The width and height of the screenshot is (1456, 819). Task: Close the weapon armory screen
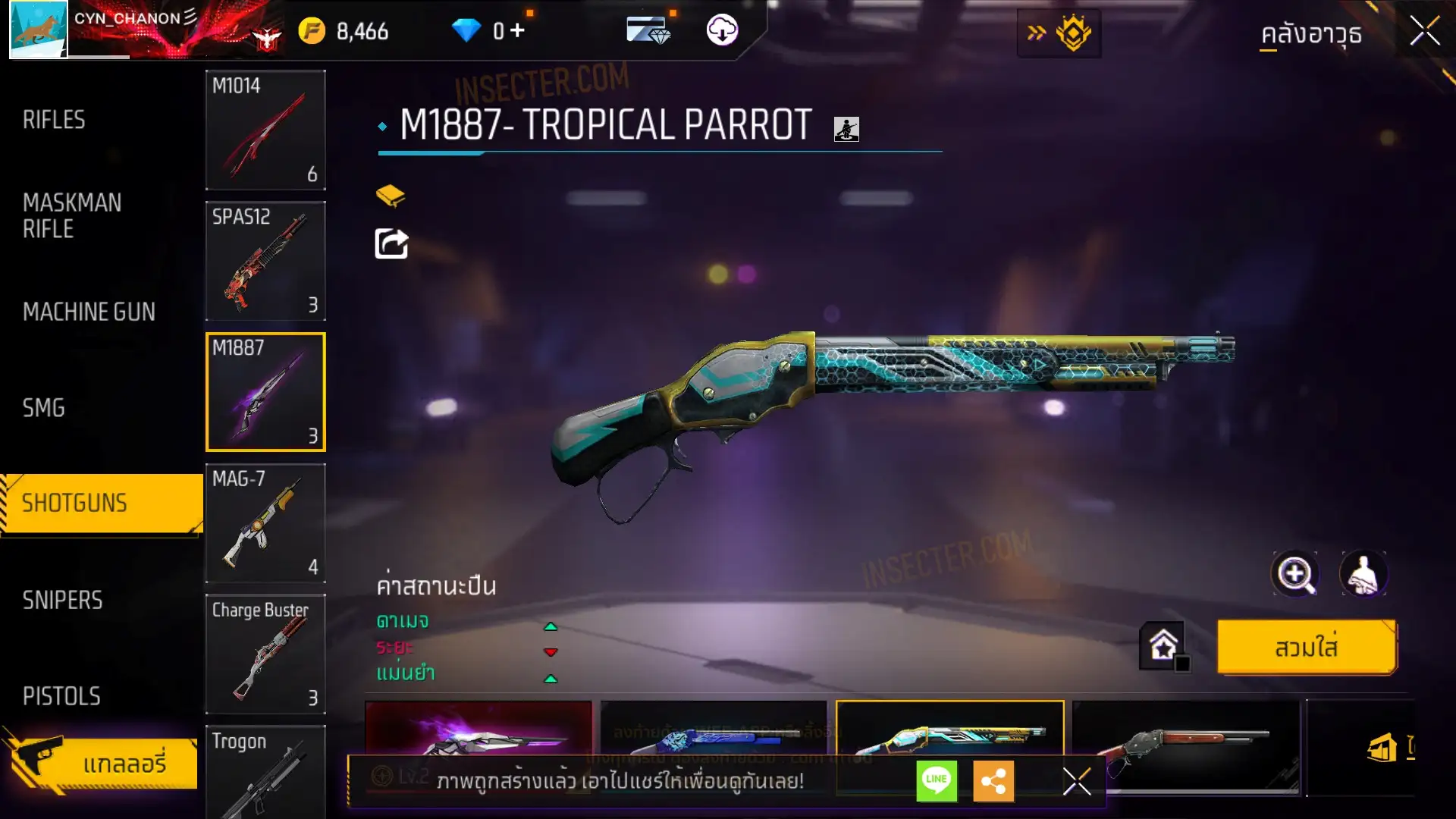click(1424, 32)
